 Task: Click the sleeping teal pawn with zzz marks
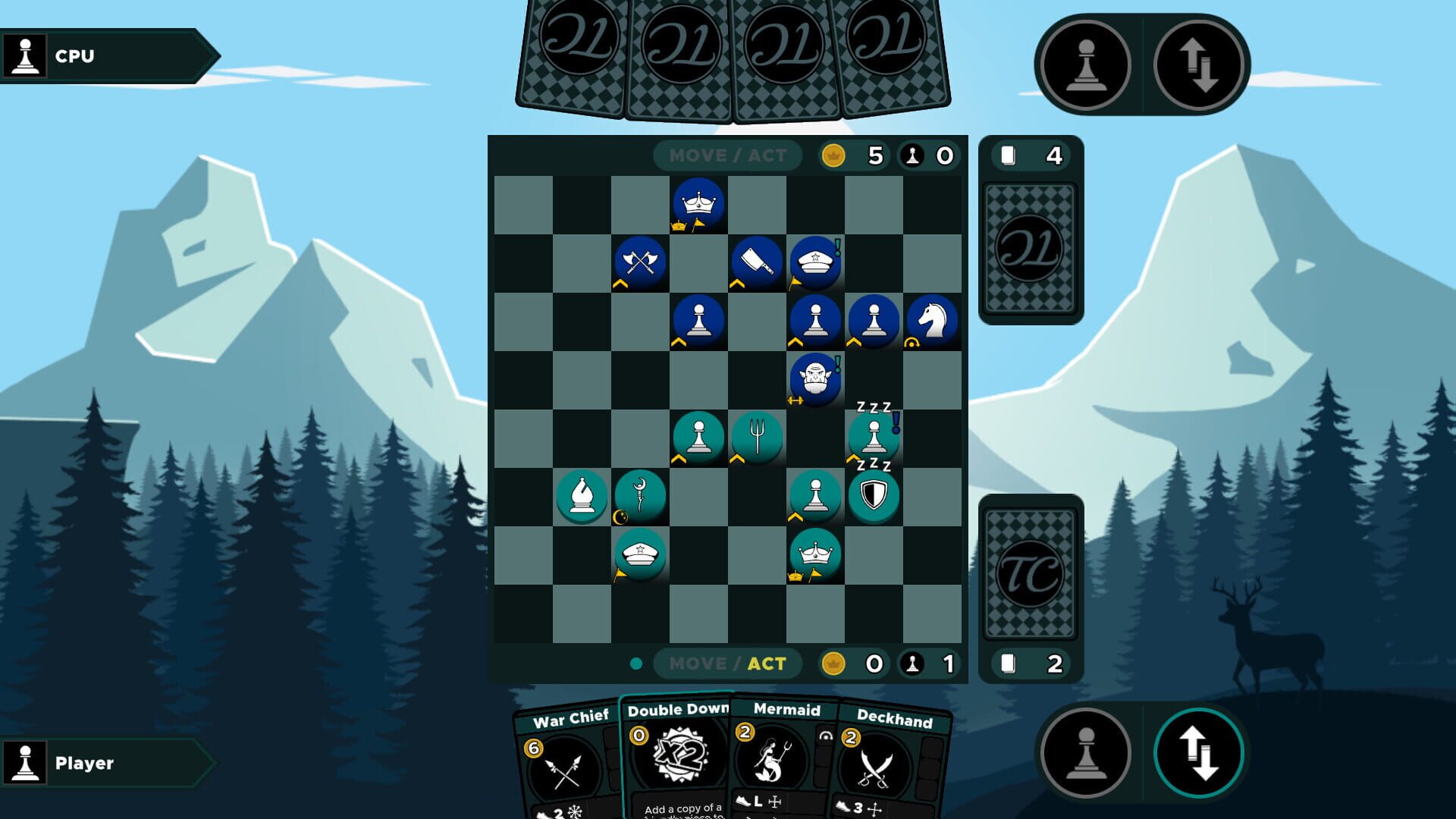pos(873,436)
